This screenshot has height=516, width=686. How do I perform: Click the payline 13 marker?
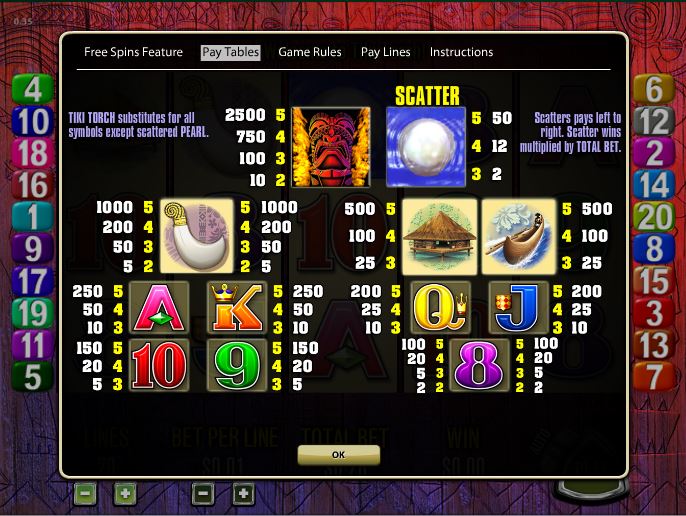point(653,345)
